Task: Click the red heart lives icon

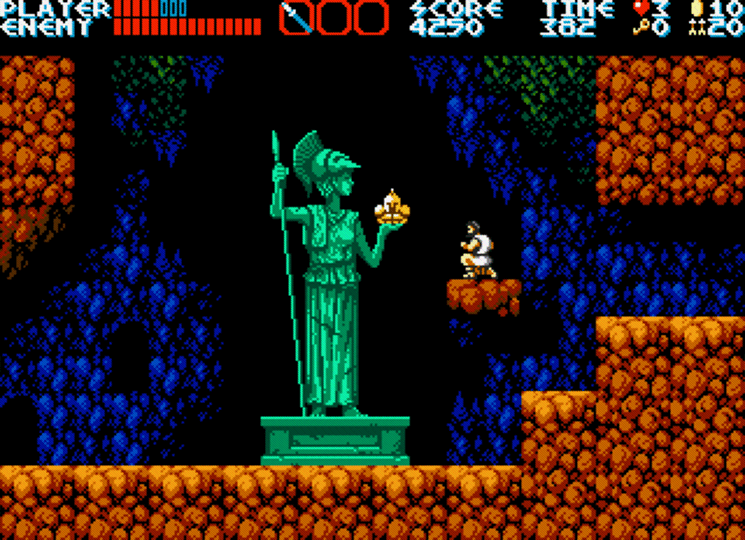Action: [640, 9]
